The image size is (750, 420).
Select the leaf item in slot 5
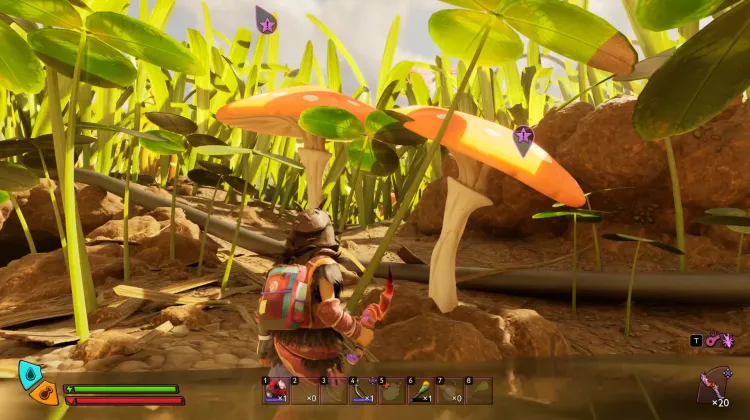click(x=392, y=390)
